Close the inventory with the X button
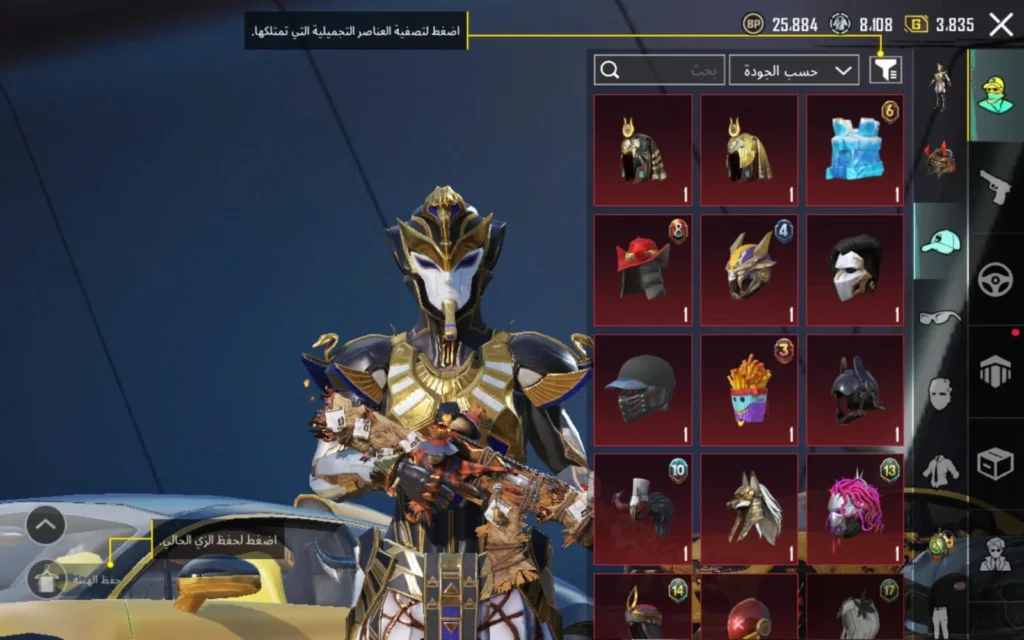The height and width of the screenshot is (640, 1024). (1001, 25)
